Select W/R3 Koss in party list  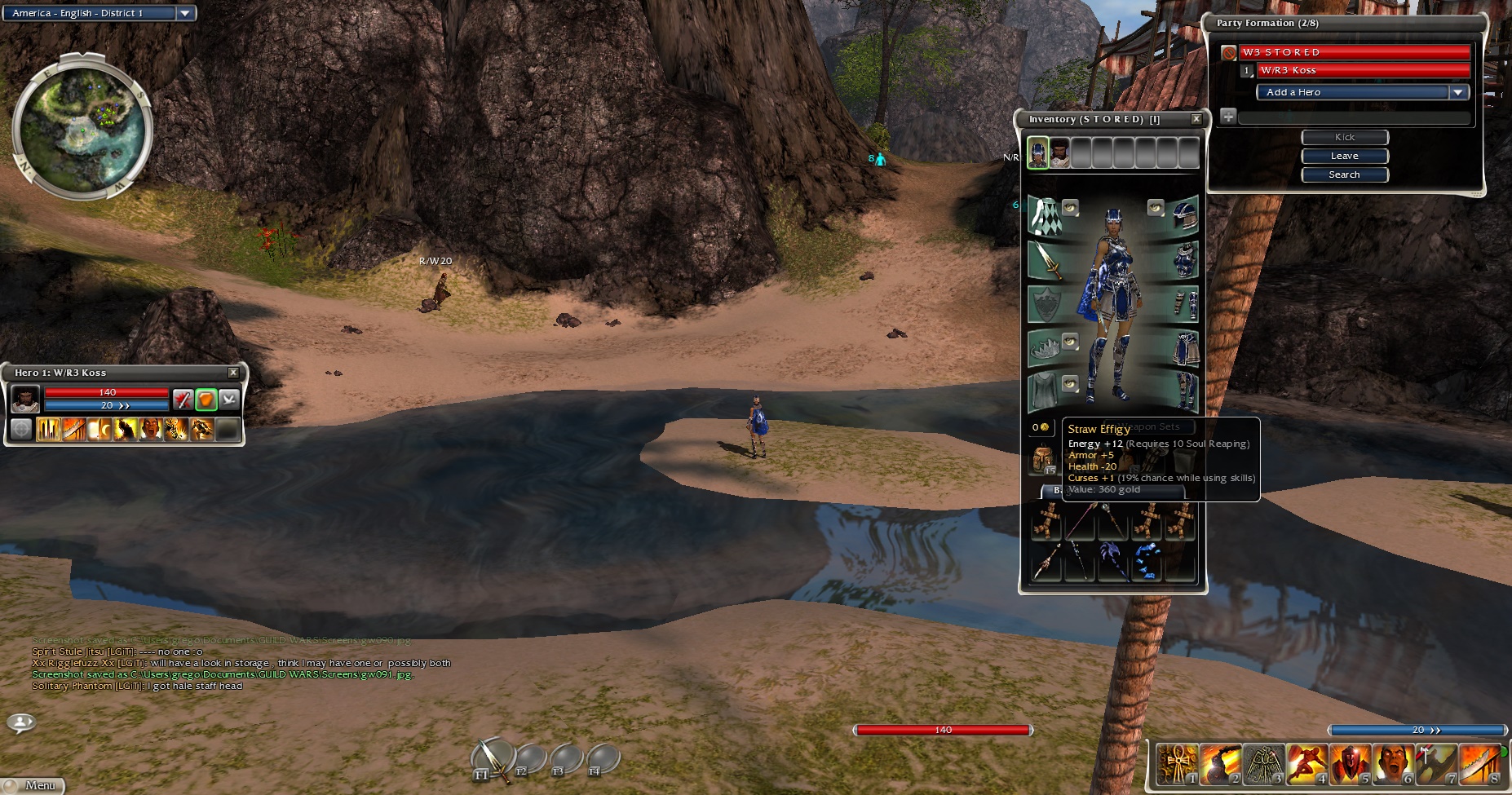[x=1362, y=70]
